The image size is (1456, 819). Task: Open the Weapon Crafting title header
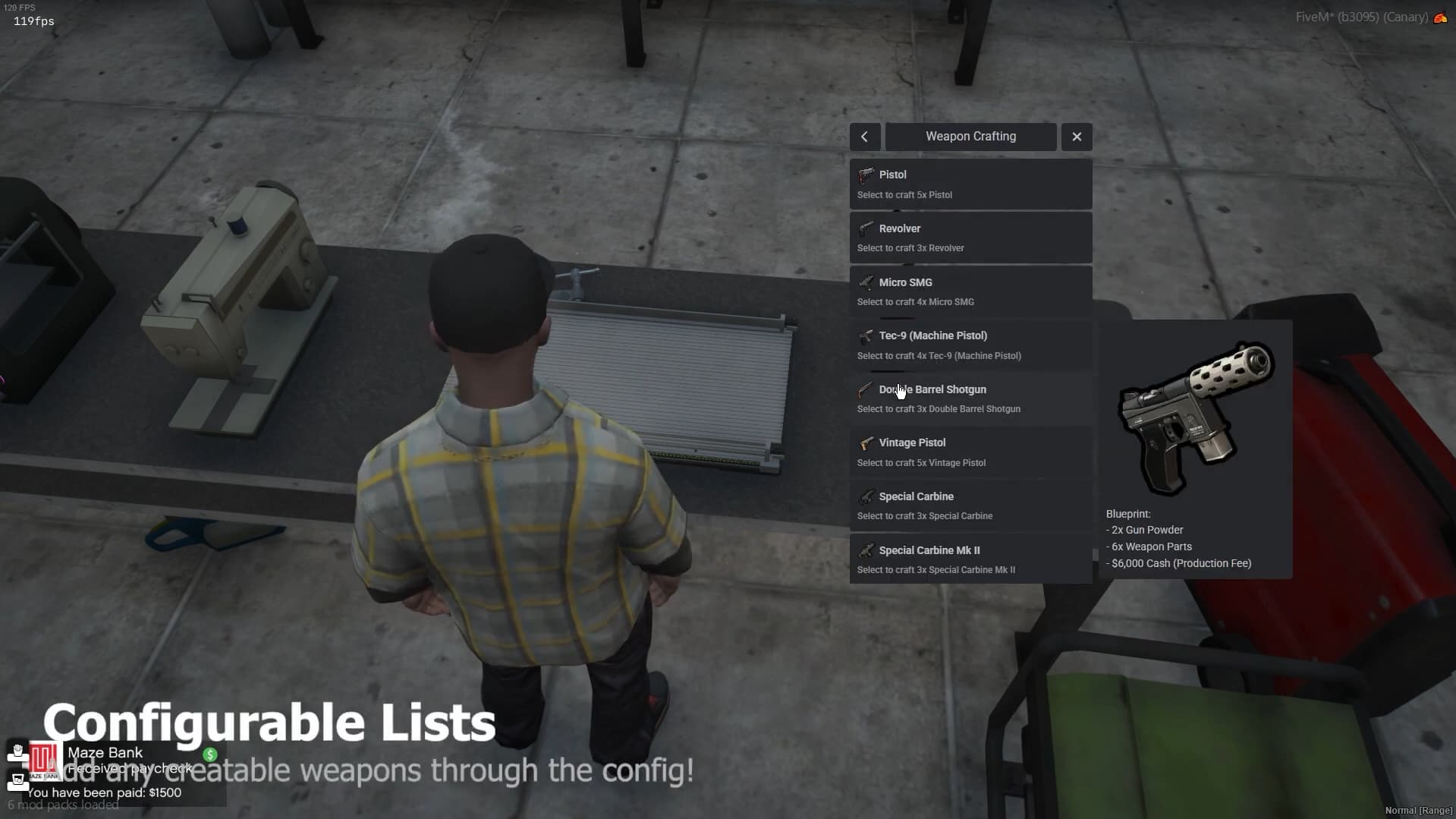[970, 137]
